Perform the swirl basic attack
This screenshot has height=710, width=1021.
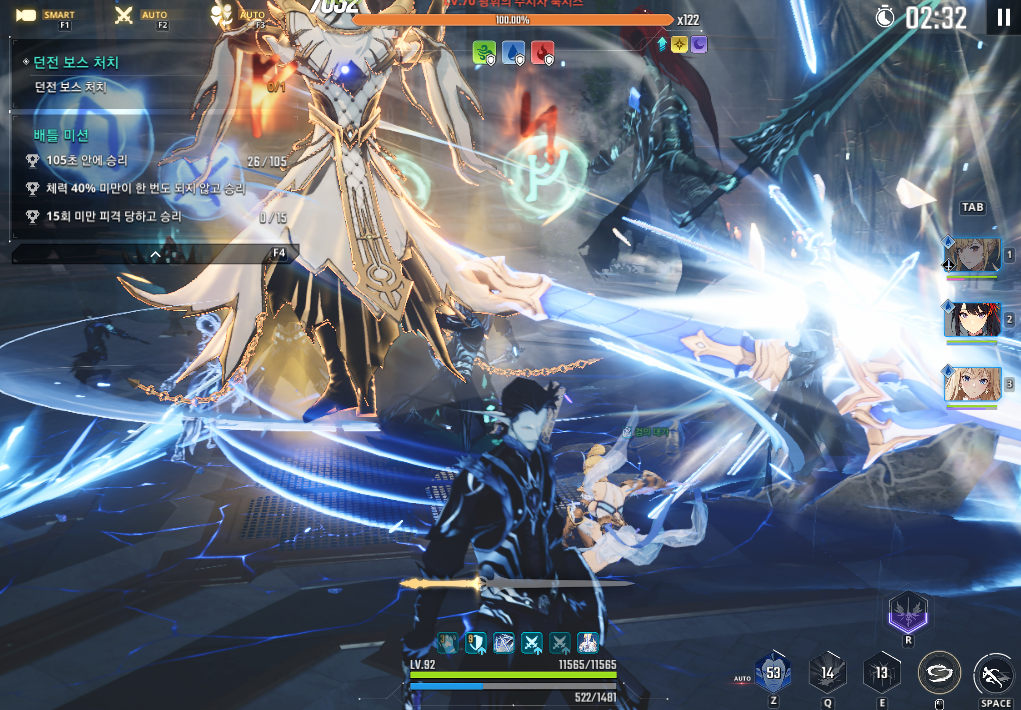(939, 672)
